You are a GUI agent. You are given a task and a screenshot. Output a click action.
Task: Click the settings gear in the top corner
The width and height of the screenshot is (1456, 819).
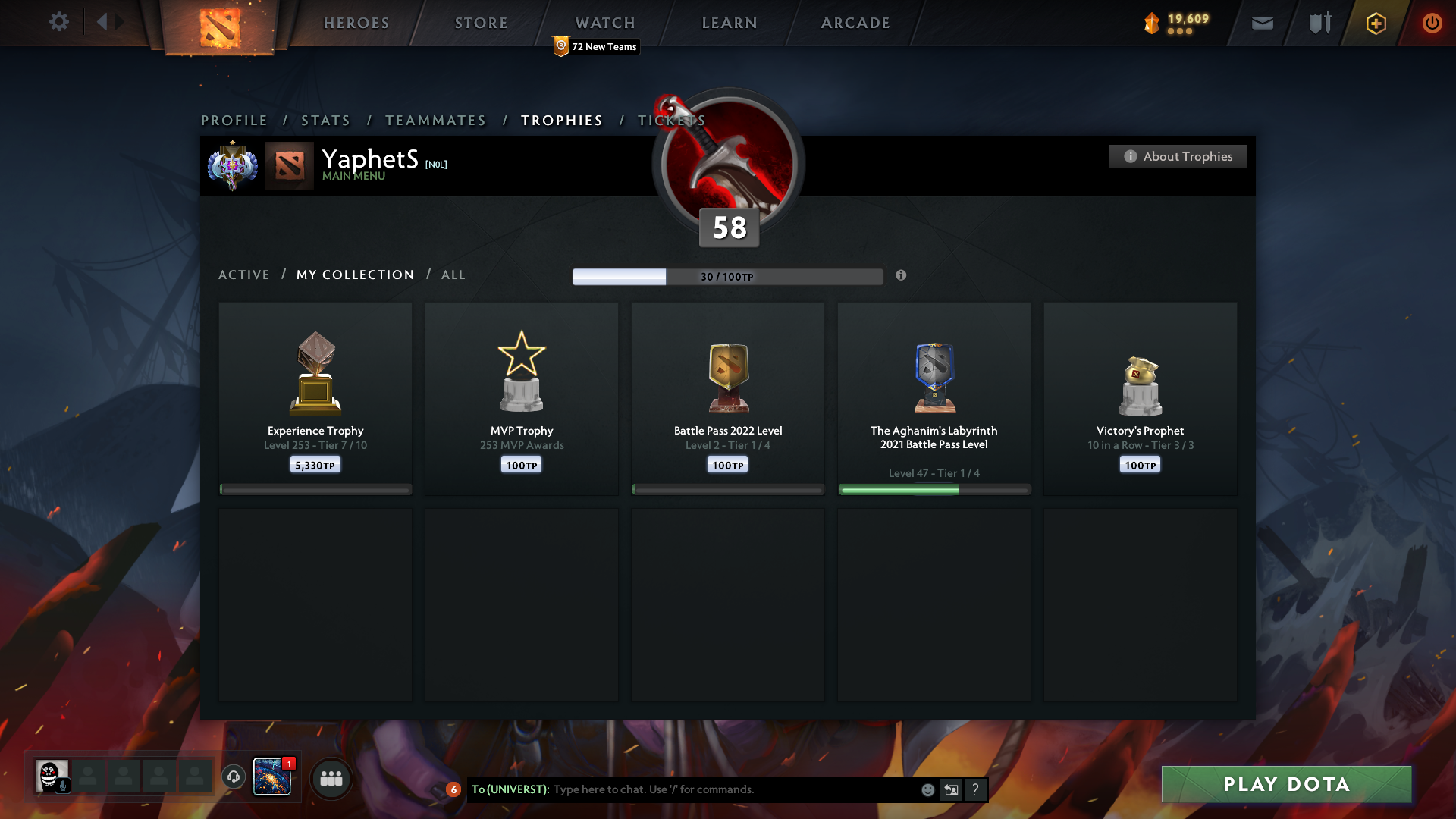(59, 22)
